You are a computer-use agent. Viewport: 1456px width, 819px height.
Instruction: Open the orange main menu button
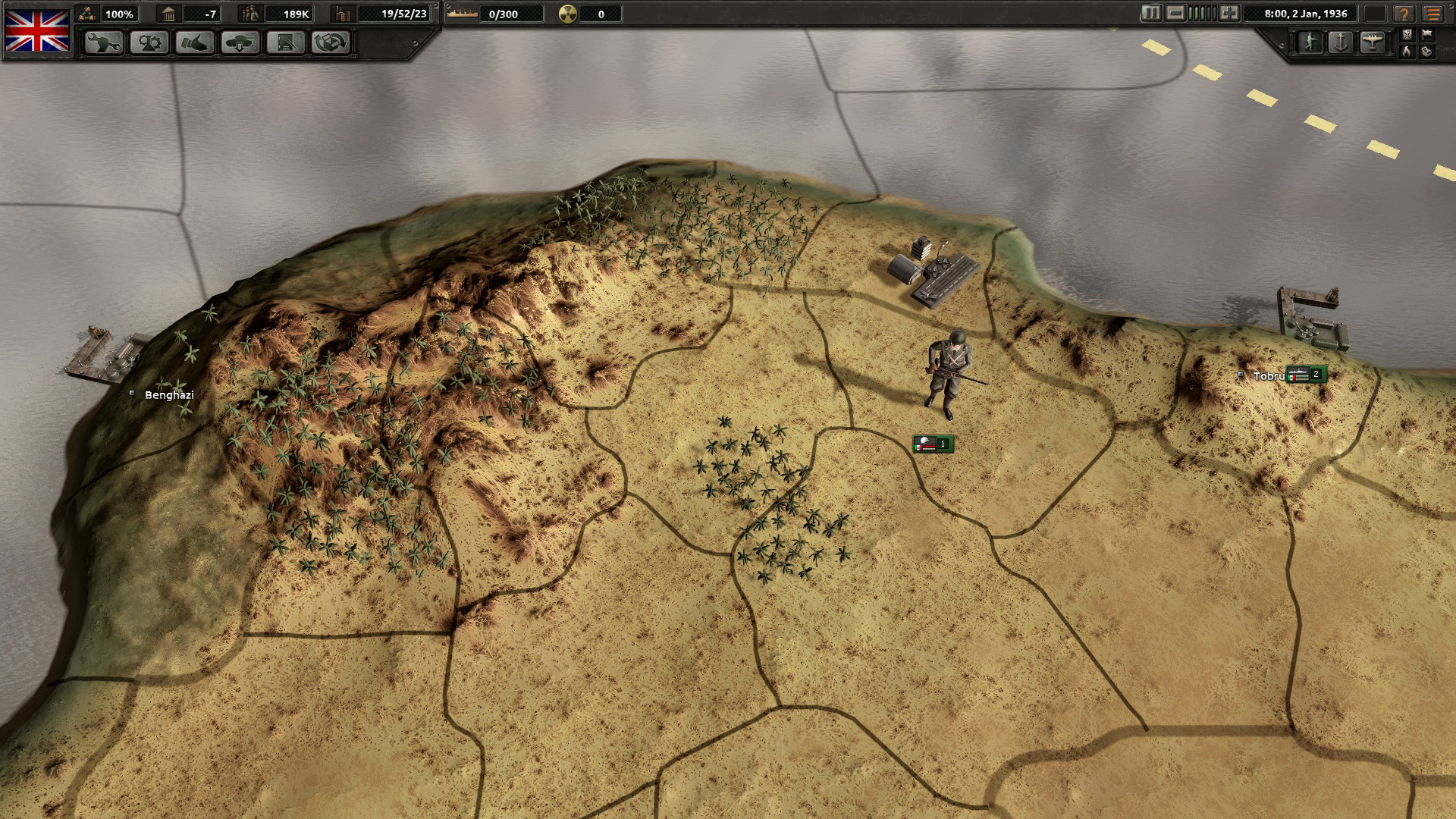1432,14
